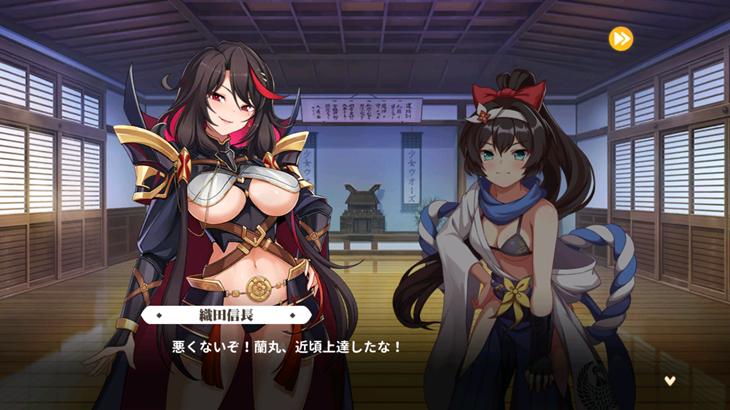Skip the dialogue with the fast-forward button
Image resolution: width=730 pixels, height=410 pixels.
620,39
